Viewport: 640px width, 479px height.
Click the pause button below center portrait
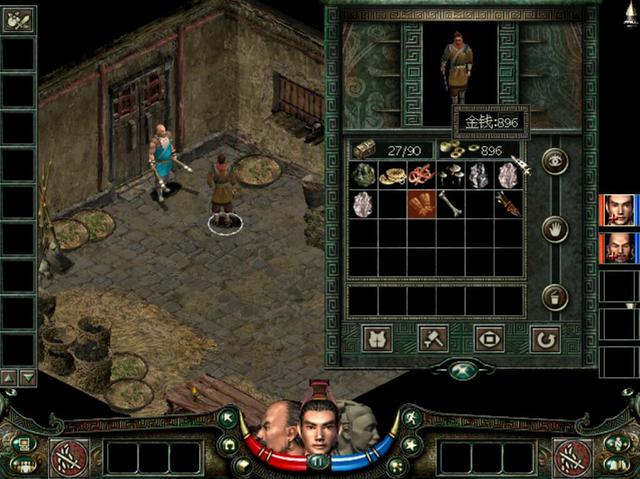click(x=319, y=461)
